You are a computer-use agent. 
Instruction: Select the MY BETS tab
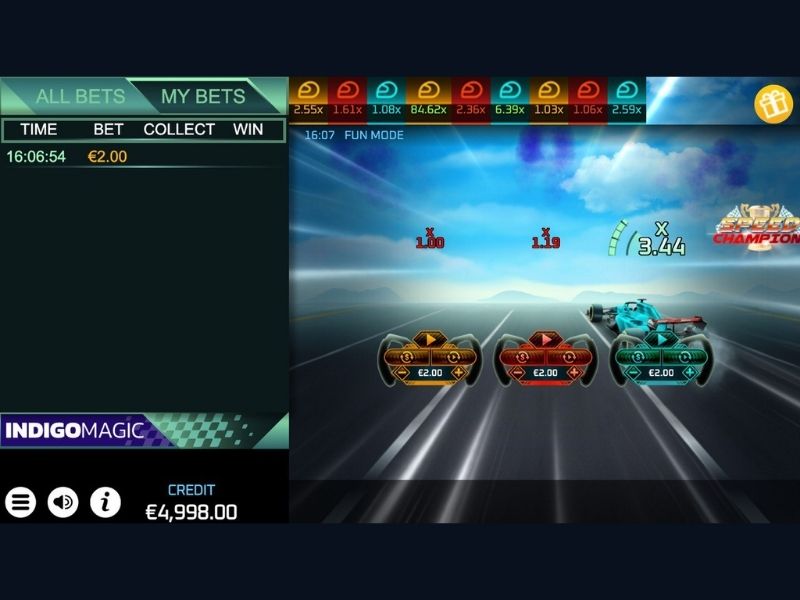203,97
